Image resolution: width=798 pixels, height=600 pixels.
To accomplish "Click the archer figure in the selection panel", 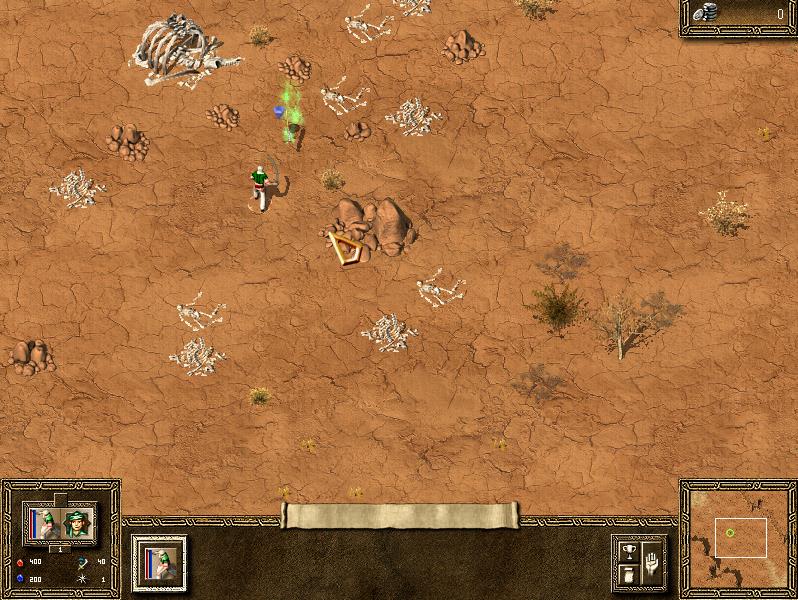I will (x=44, y=522).
